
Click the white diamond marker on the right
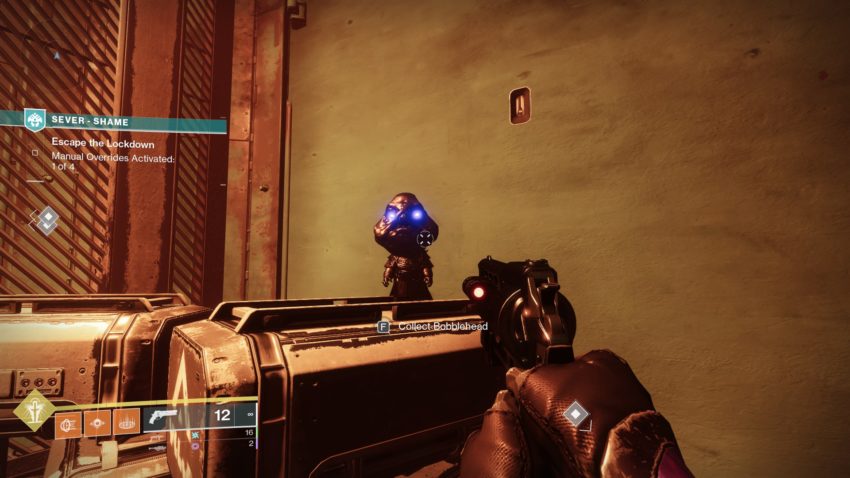pyautogui.click(x=576, y=413)
